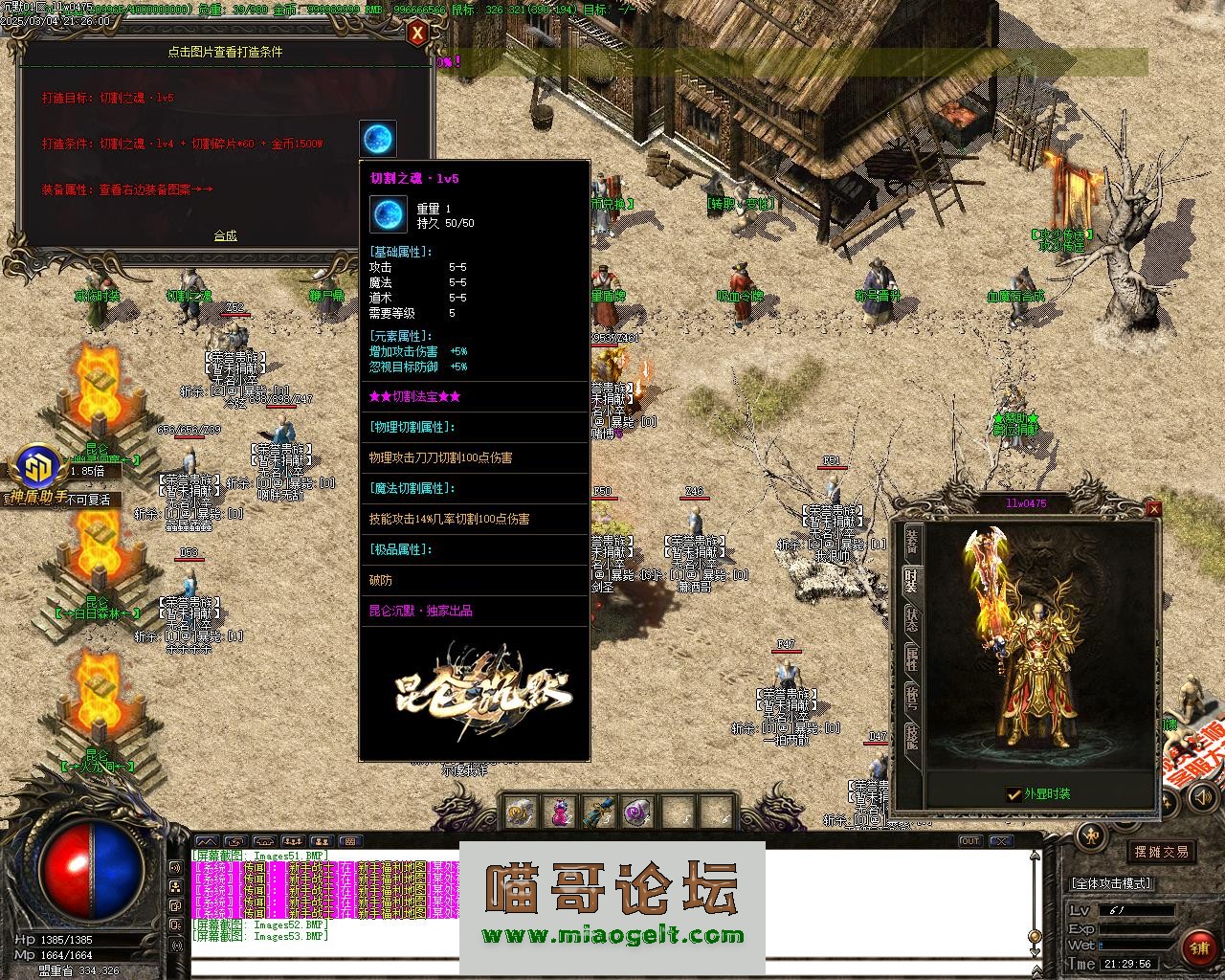Open the 摆摊交易 stall trade button
The width and height of the screenshot is (1225, 980).
point(1161,851)
